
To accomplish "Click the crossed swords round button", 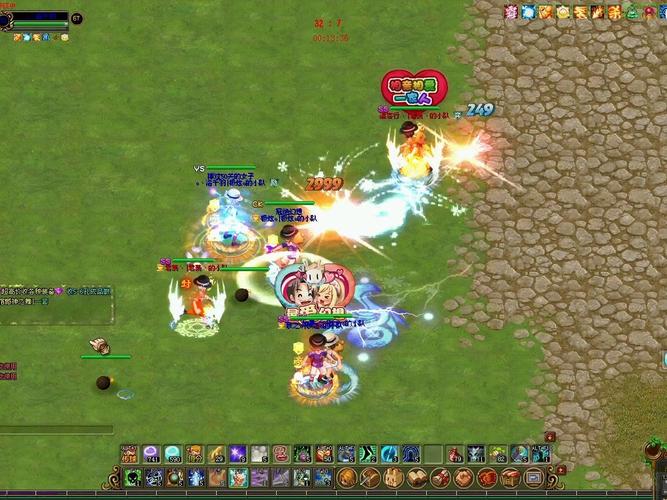I will tap(370, 478).
